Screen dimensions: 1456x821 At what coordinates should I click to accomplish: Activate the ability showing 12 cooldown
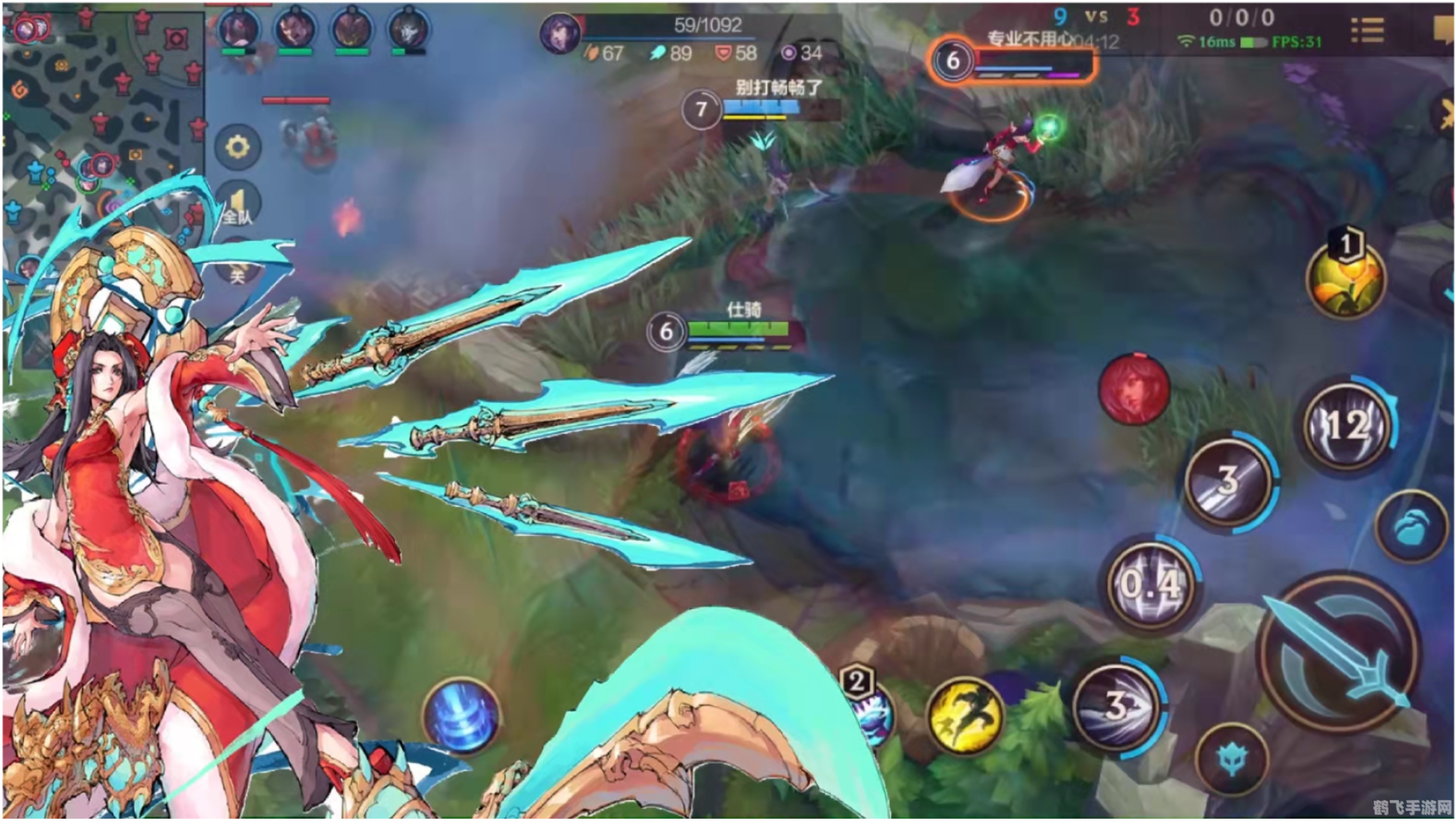(x=1347, y=426)
